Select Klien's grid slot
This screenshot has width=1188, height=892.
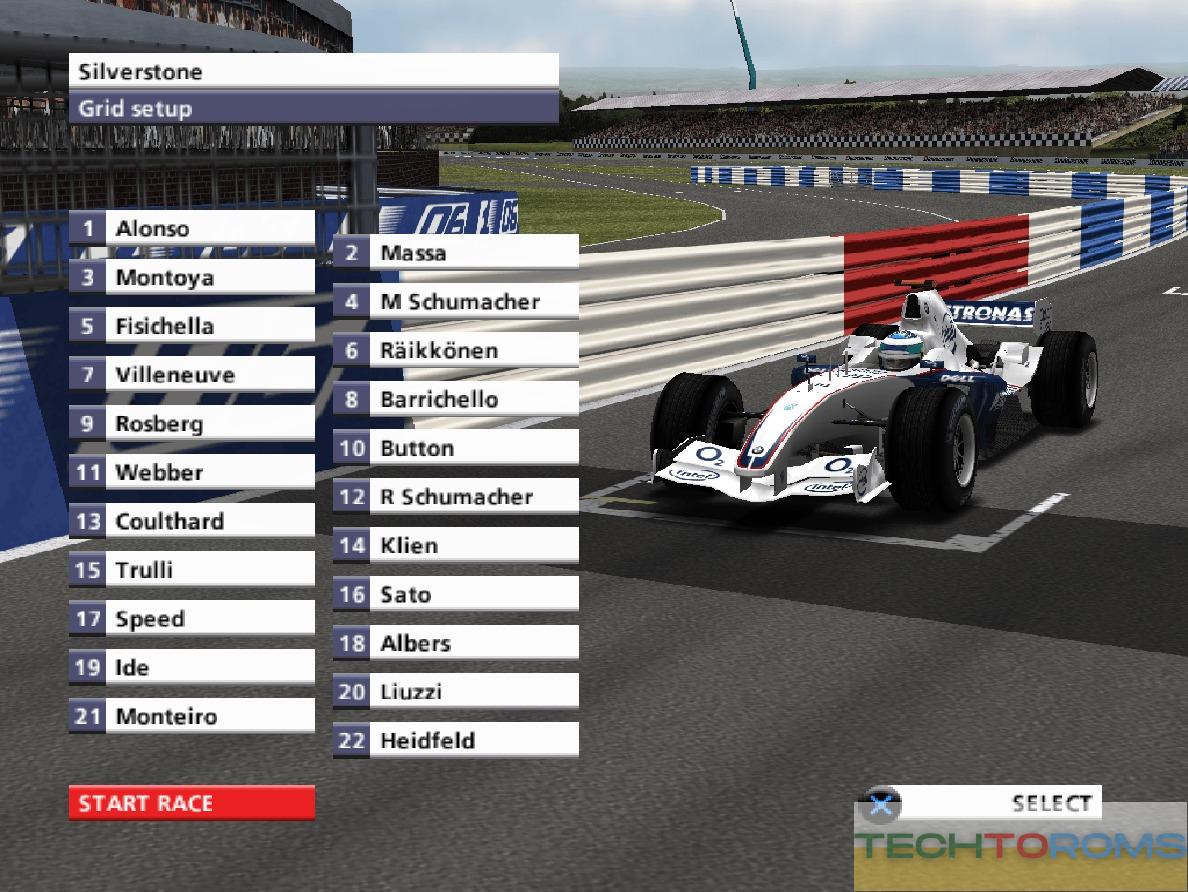click(x=455, y=545)
